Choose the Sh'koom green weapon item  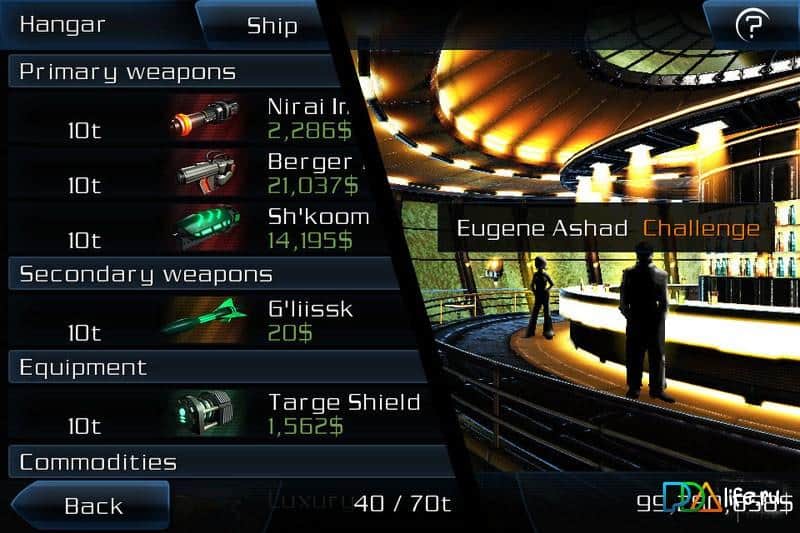click(200, 229)
